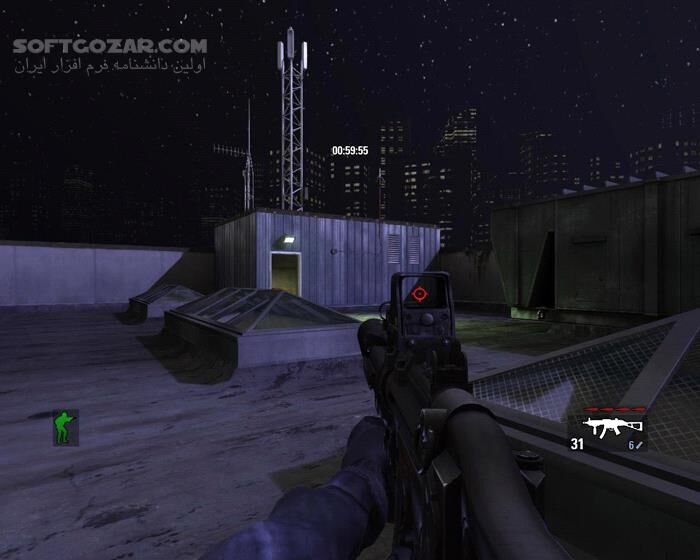Viewport: 700px width, 560px height.
Task: Open the SoftGozar.com watermark link
Action: pos(111,46)
